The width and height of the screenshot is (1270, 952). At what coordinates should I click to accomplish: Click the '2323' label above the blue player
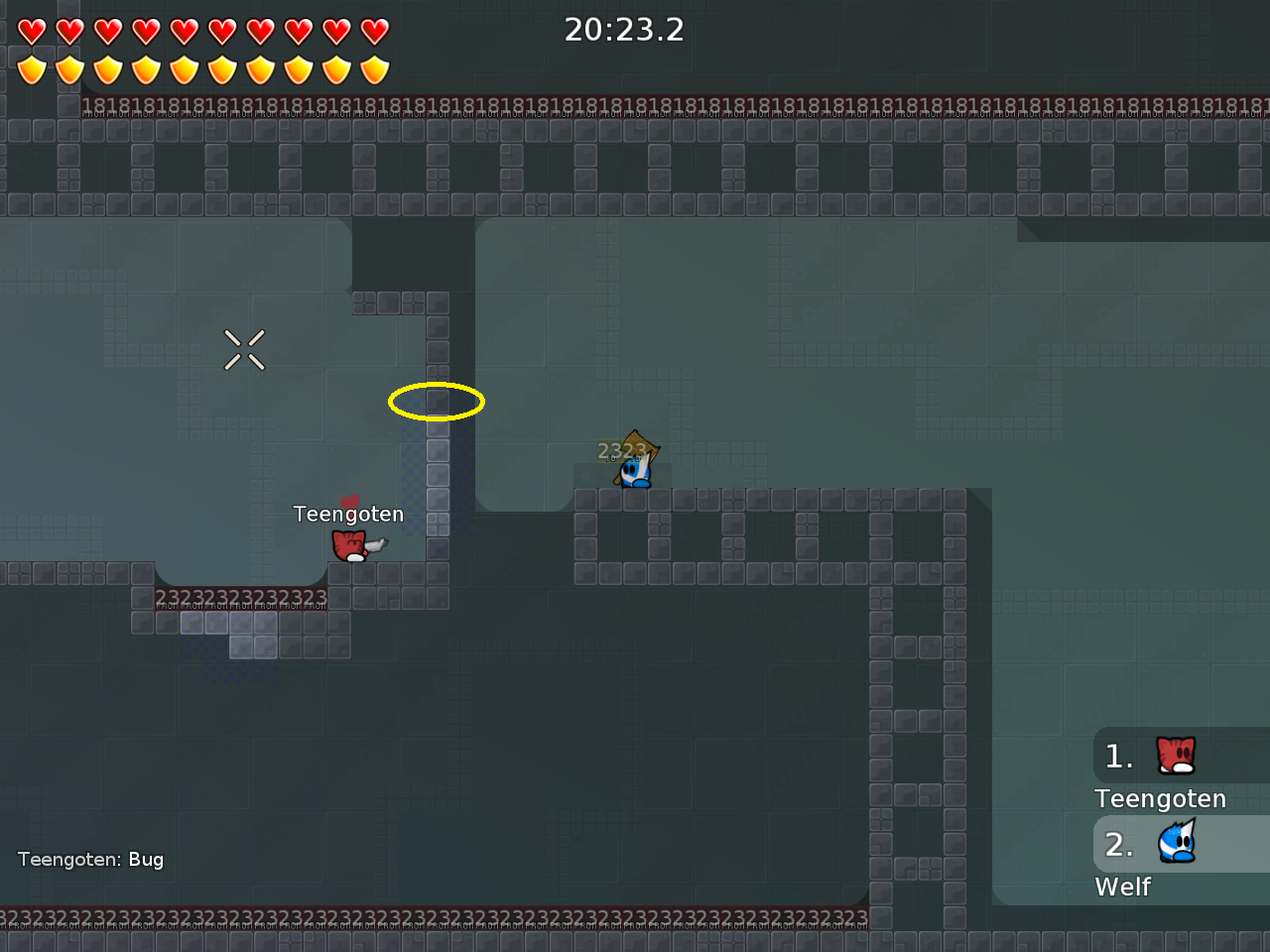point(623,450)
